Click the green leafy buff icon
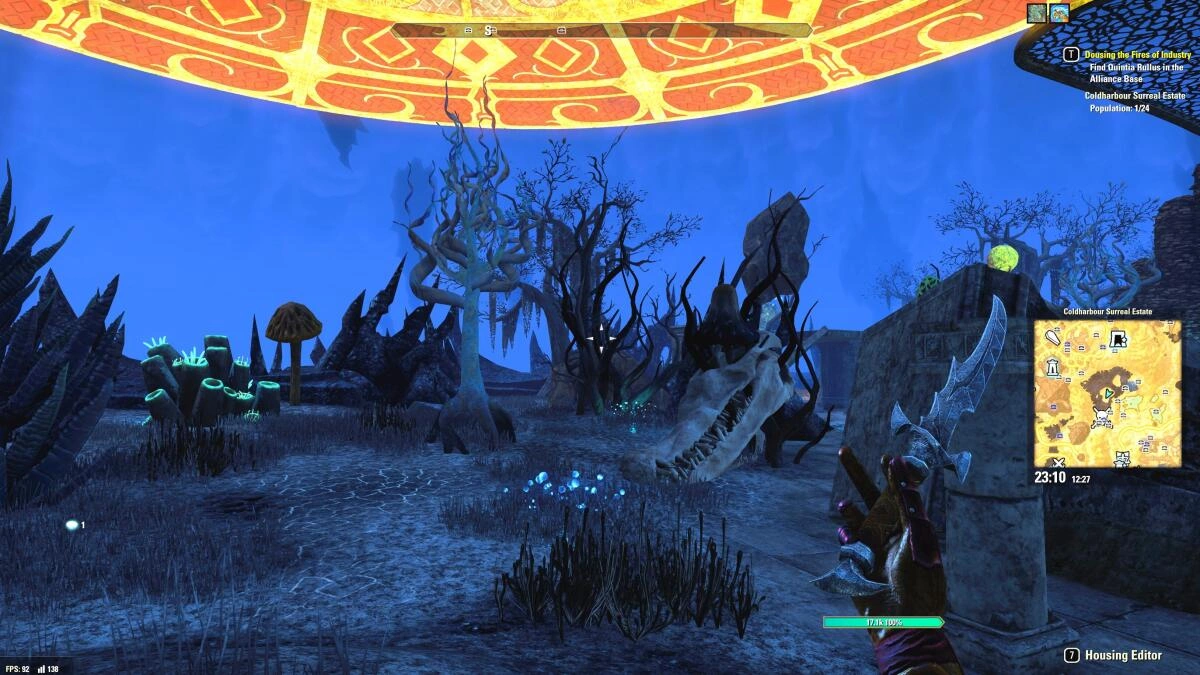 1037,13
